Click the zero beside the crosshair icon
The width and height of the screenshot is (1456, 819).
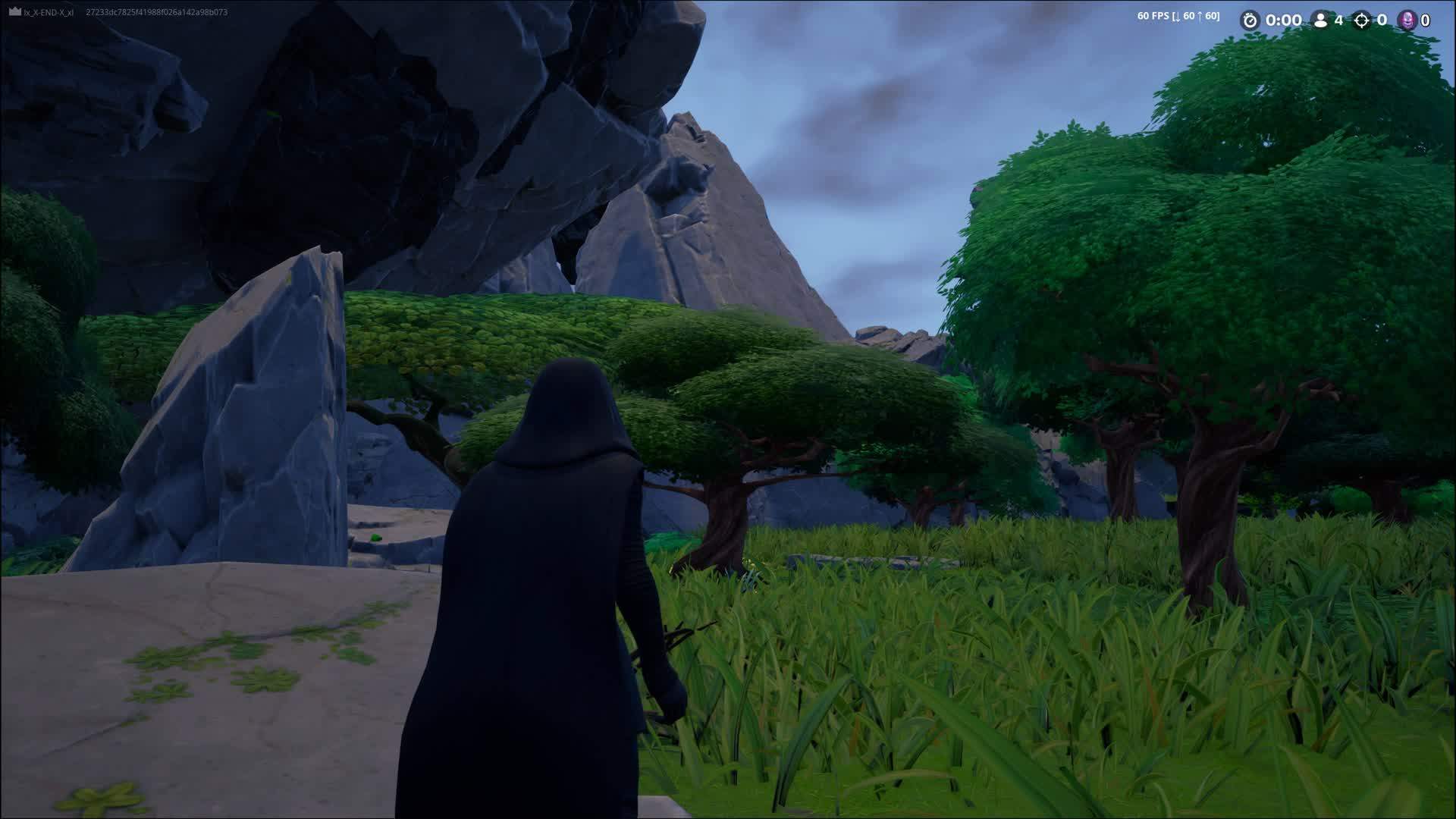click(1381, 20)
